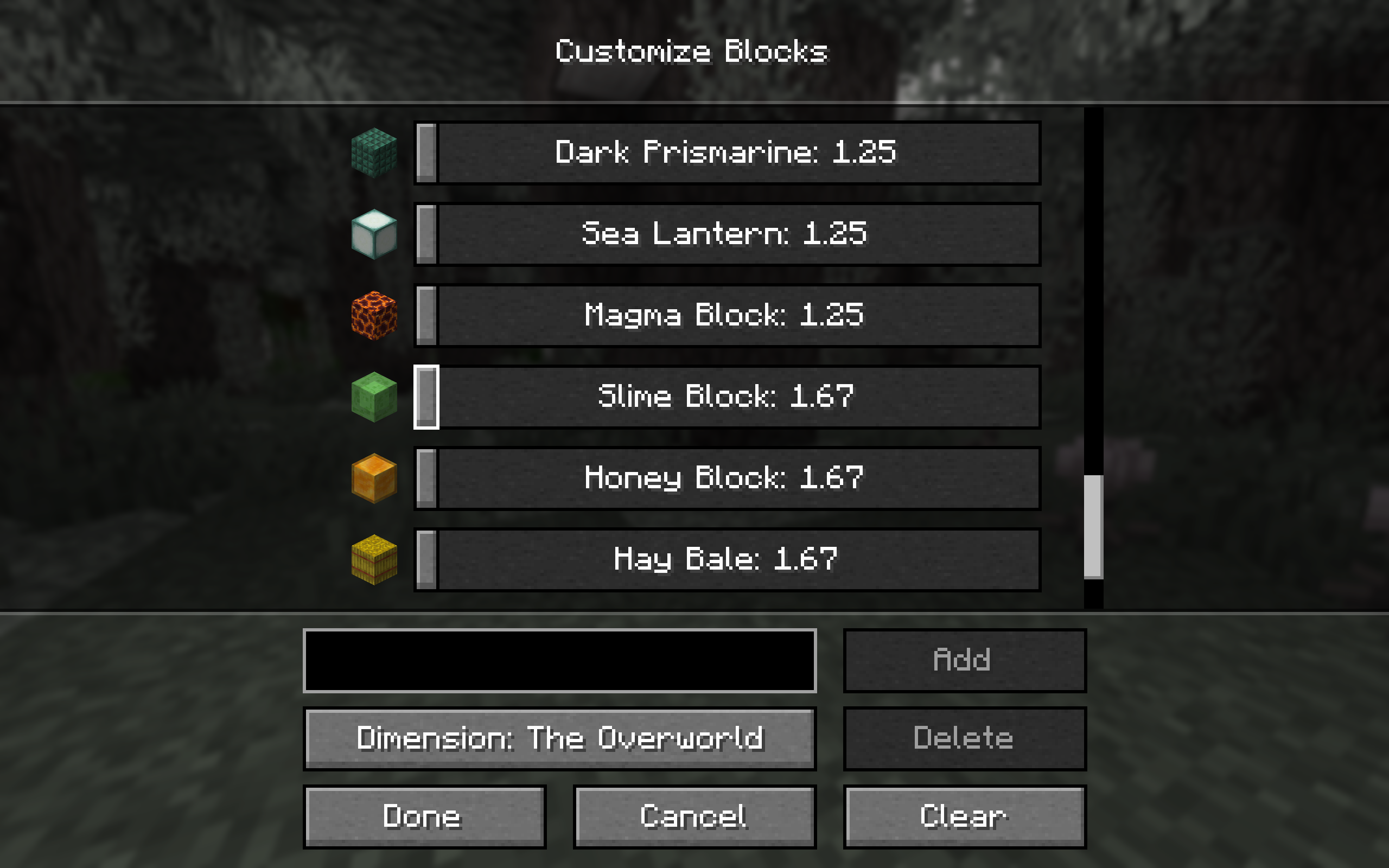The image size is (1389, 868).
Task: Click the slider handle beside Dark Prismarine
Action: pyautogui.click(x=426, y=152)
